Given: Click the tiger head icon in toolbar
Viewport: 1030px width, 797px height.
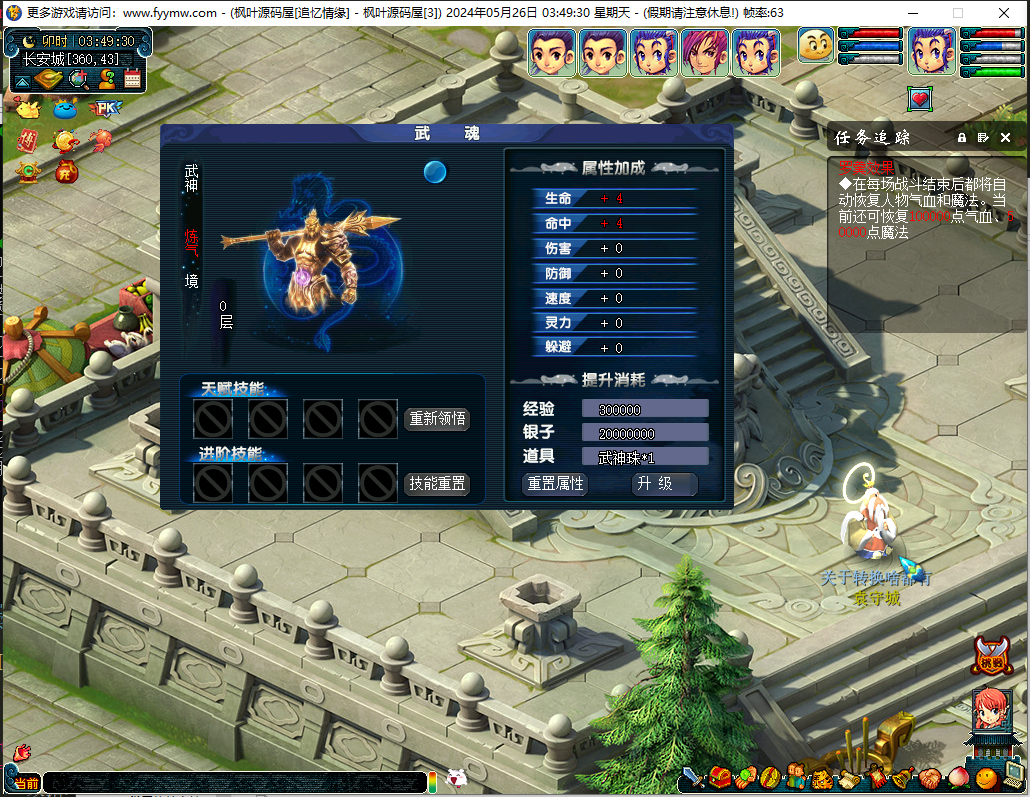Looking at the screenshot, I should tap(820, 777).
